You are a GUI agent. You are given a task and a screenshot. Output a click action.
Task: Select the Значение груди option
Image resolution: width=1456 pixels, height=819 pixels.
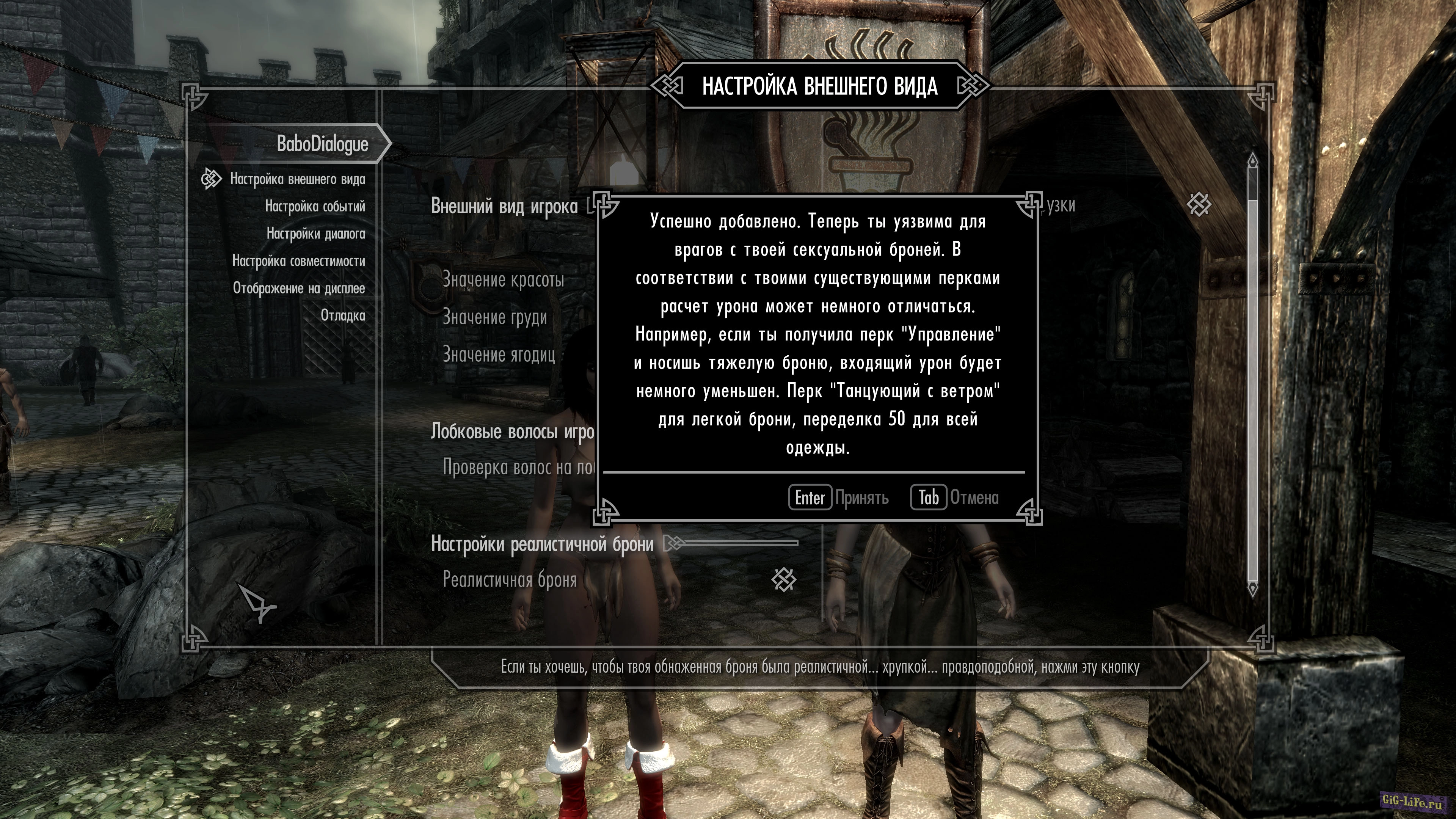(494, 317)
